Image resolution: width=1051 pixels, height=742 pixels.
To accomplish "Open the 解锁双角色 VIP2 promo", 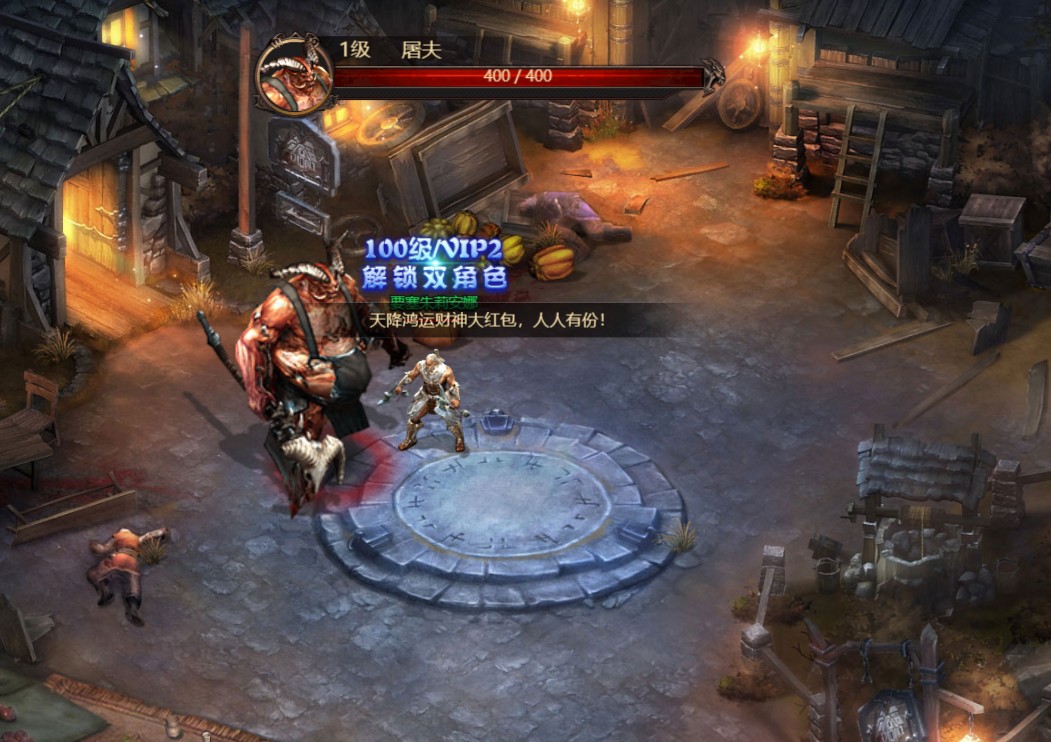I will 432,264.
